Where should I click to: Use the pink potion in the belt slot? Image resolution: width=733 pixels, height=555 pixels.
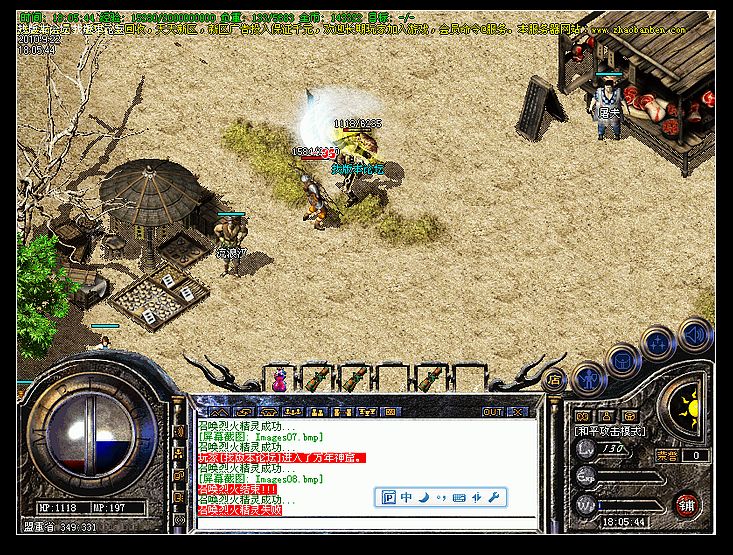click(x=279, y=381)
